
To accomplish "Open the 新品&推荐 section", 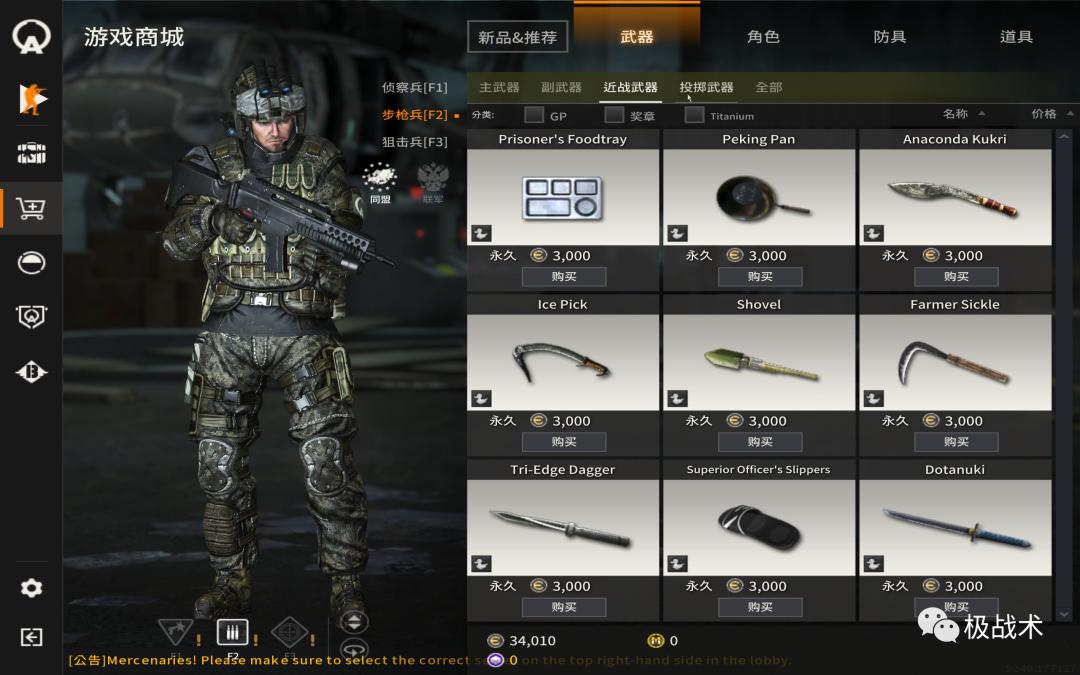I will coord(517,38).
